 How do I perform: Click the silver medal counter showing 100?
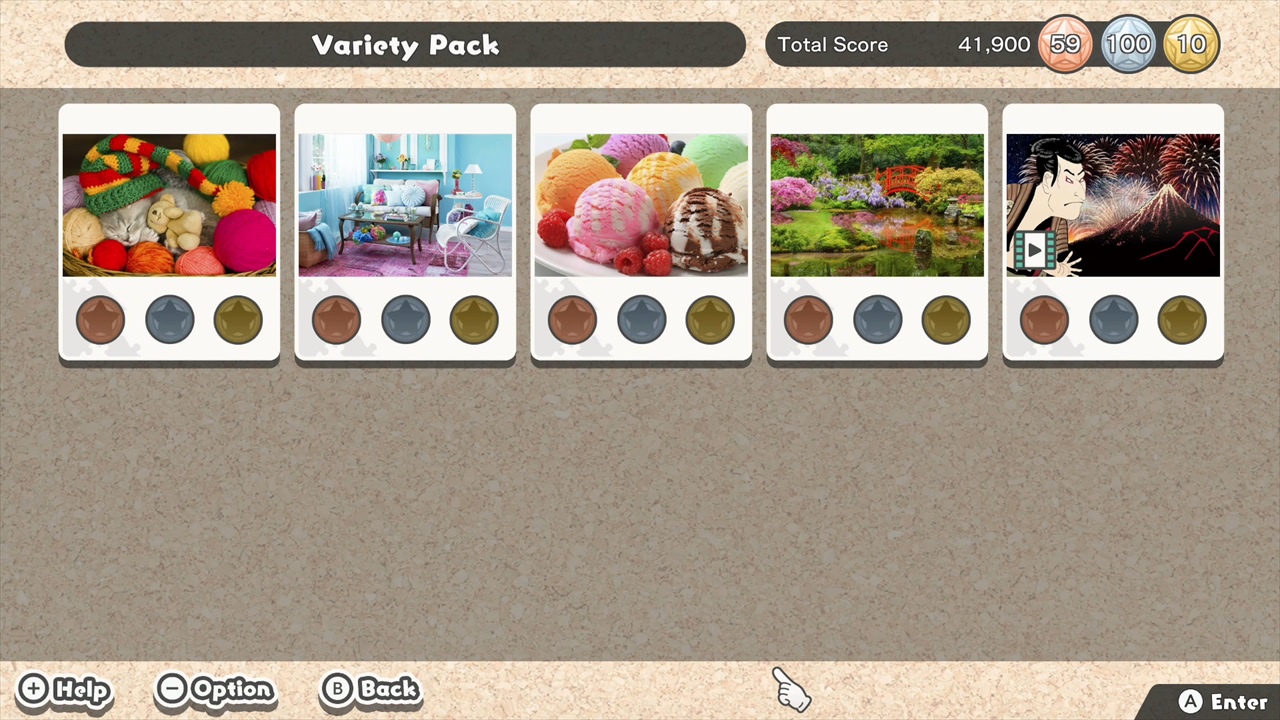tap(1128, 44)
